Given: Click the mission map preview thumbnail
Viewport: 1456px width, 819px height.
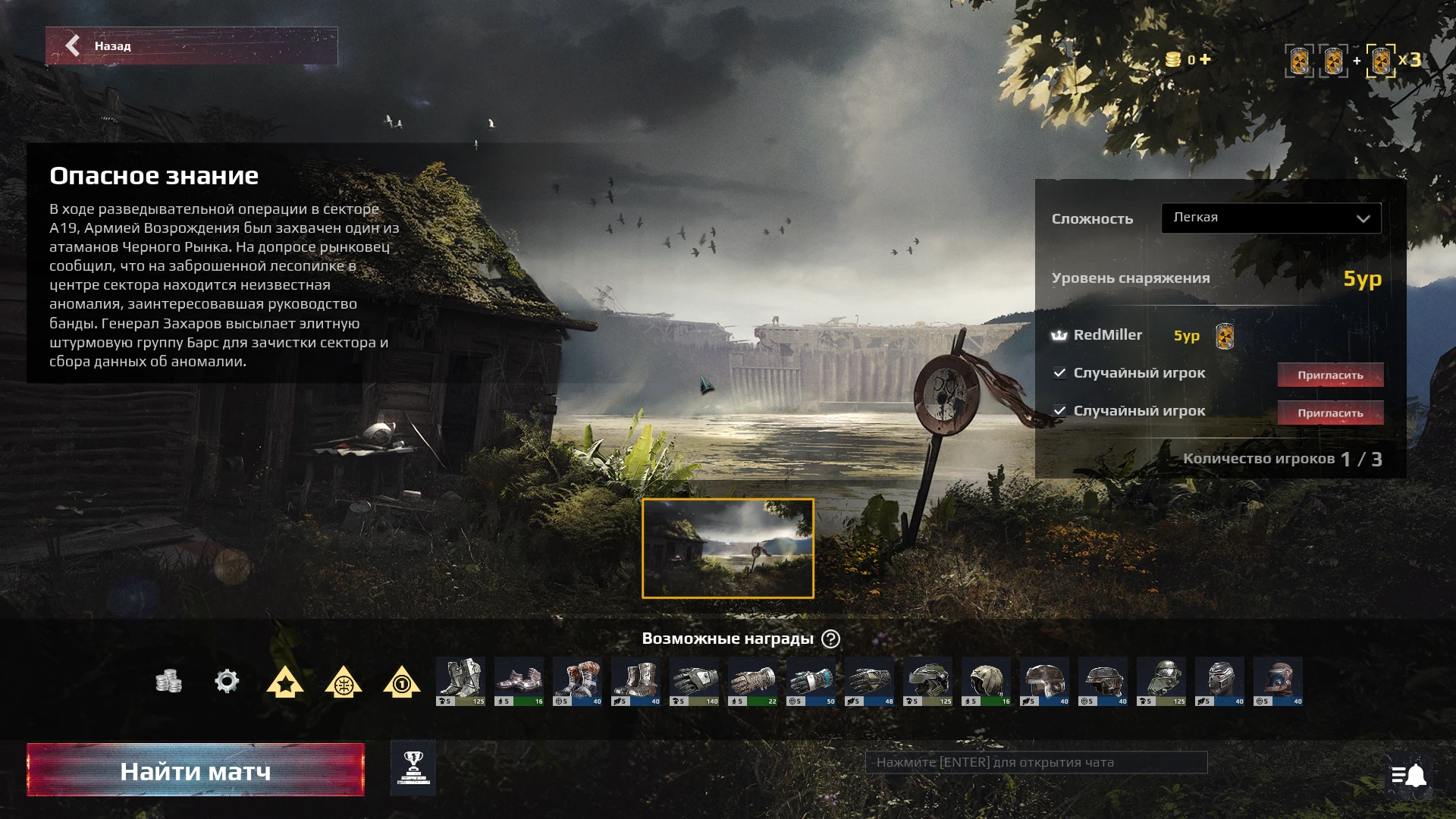Looking at the screenshot, I should pyautogui.click(x=727, y=548).
